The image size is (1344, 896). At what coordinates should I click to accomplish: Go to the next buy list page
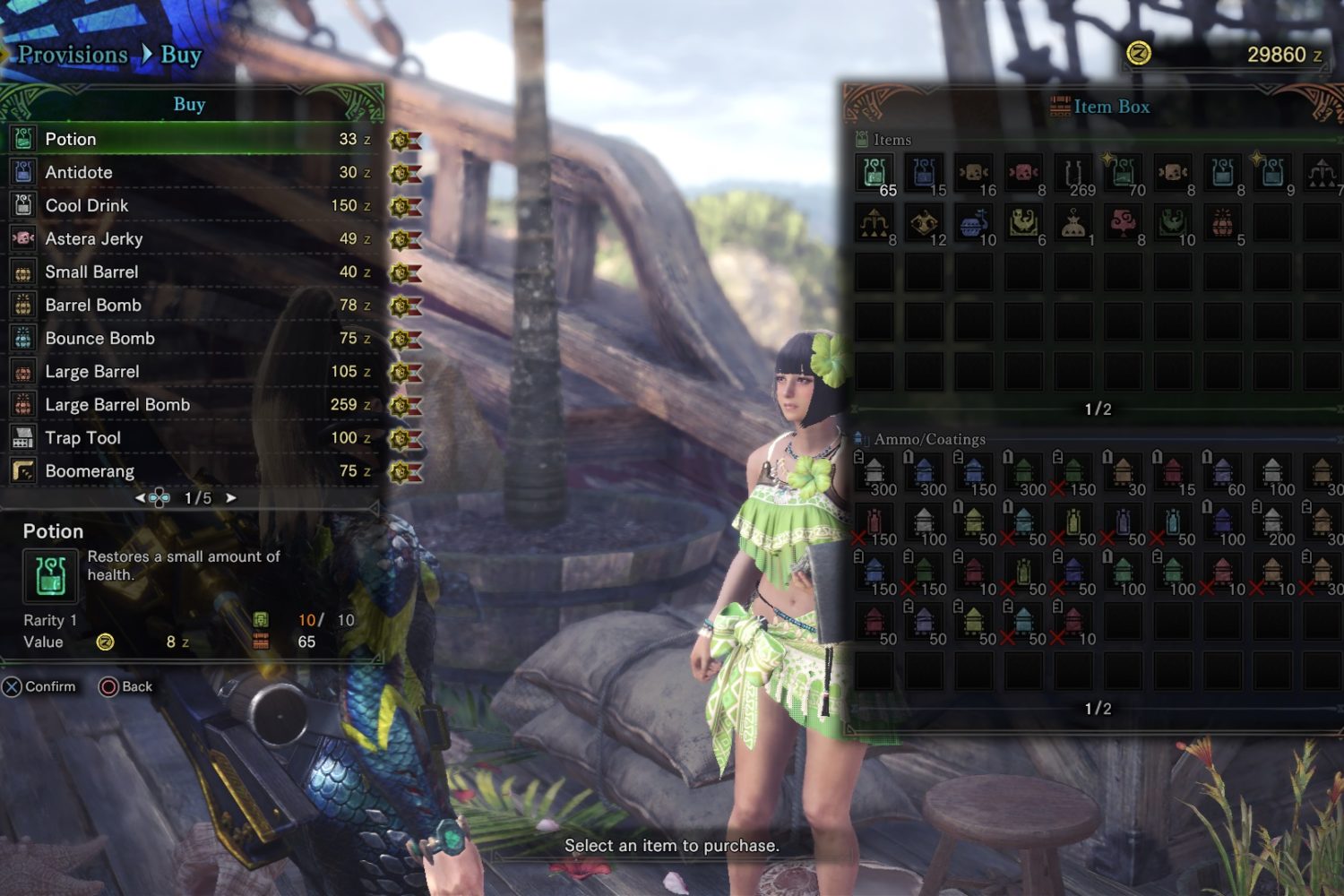(x=231, y=498)
